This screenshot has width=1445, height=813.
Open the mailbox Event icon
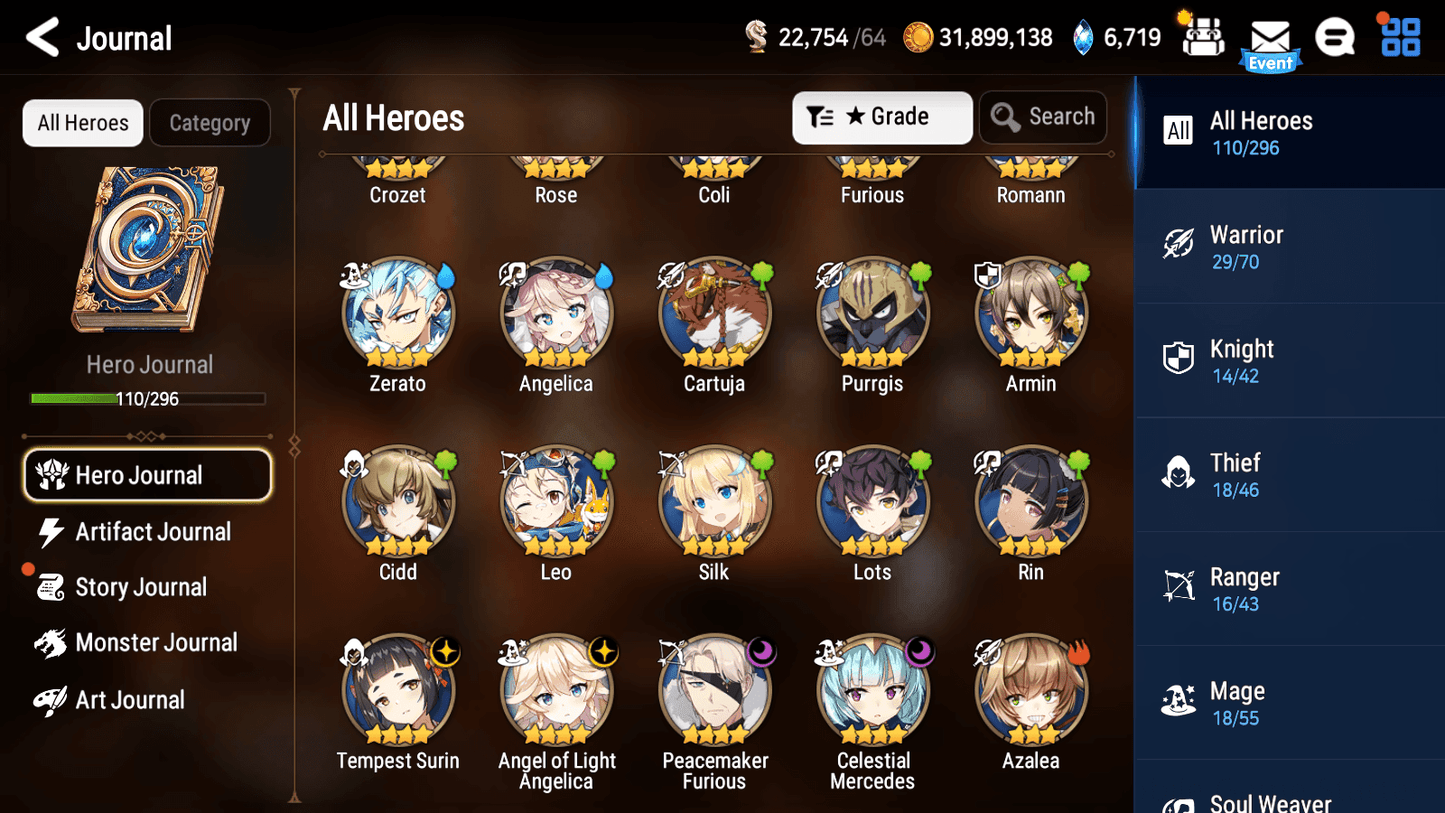(1270, 38)
